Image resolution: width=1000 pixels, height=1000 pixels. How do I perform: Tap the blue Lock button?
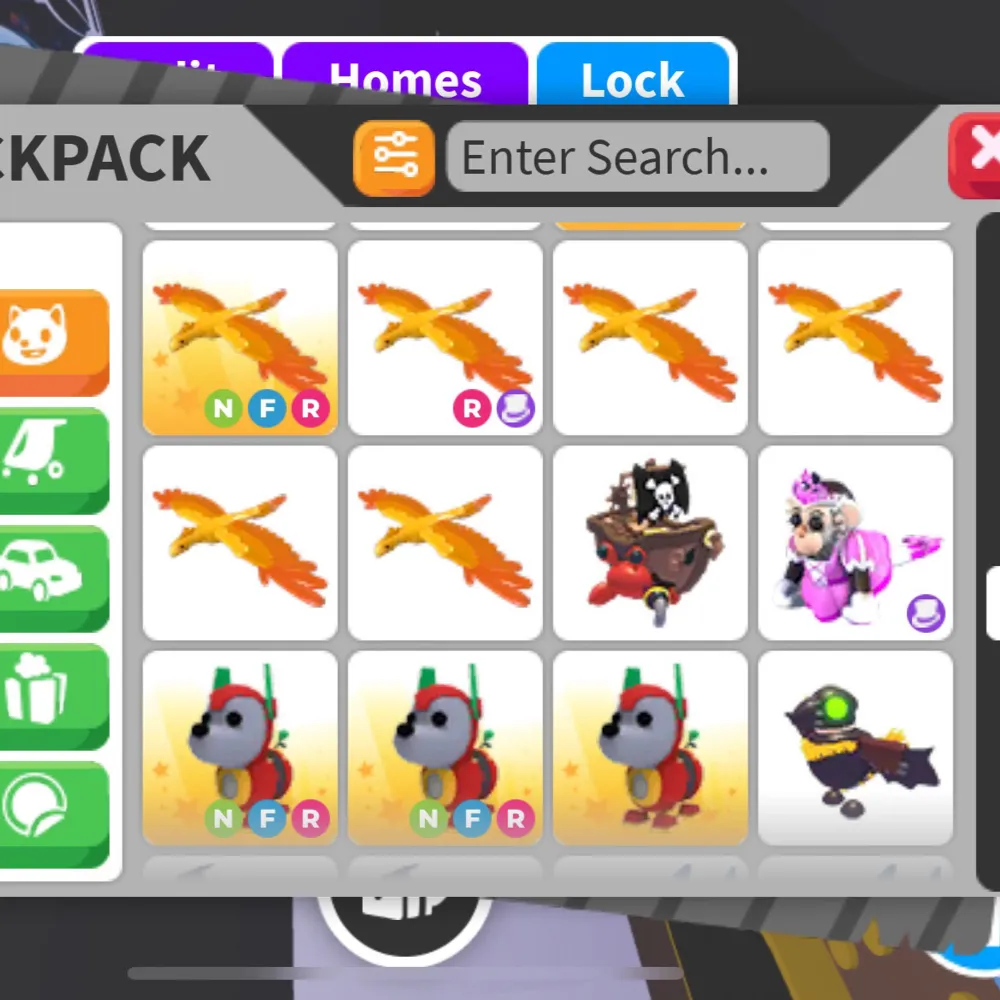pyautogui.click(x=633, y=78)
